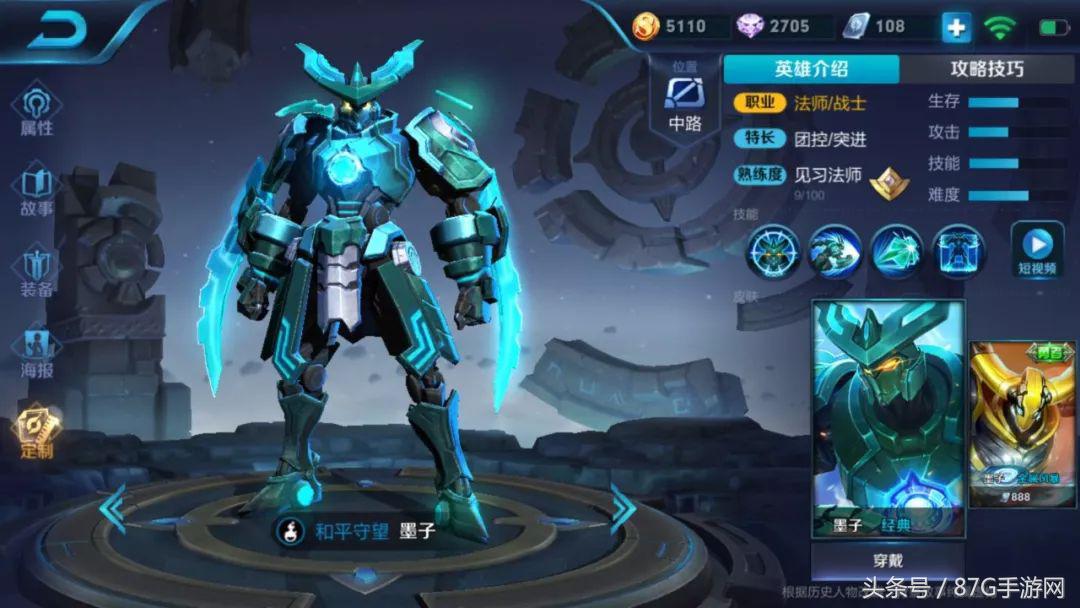Go back with the return arrow
Viewport: 1080px width, 608px height.
(x=61, y=31)
